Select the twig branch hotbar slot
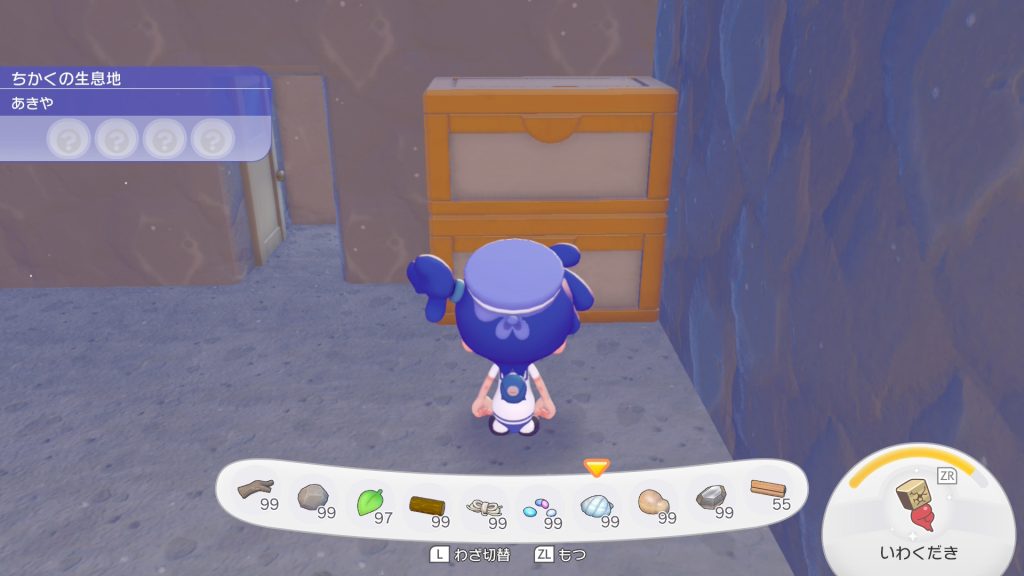 pyautogui.click(x=256, y=491)
